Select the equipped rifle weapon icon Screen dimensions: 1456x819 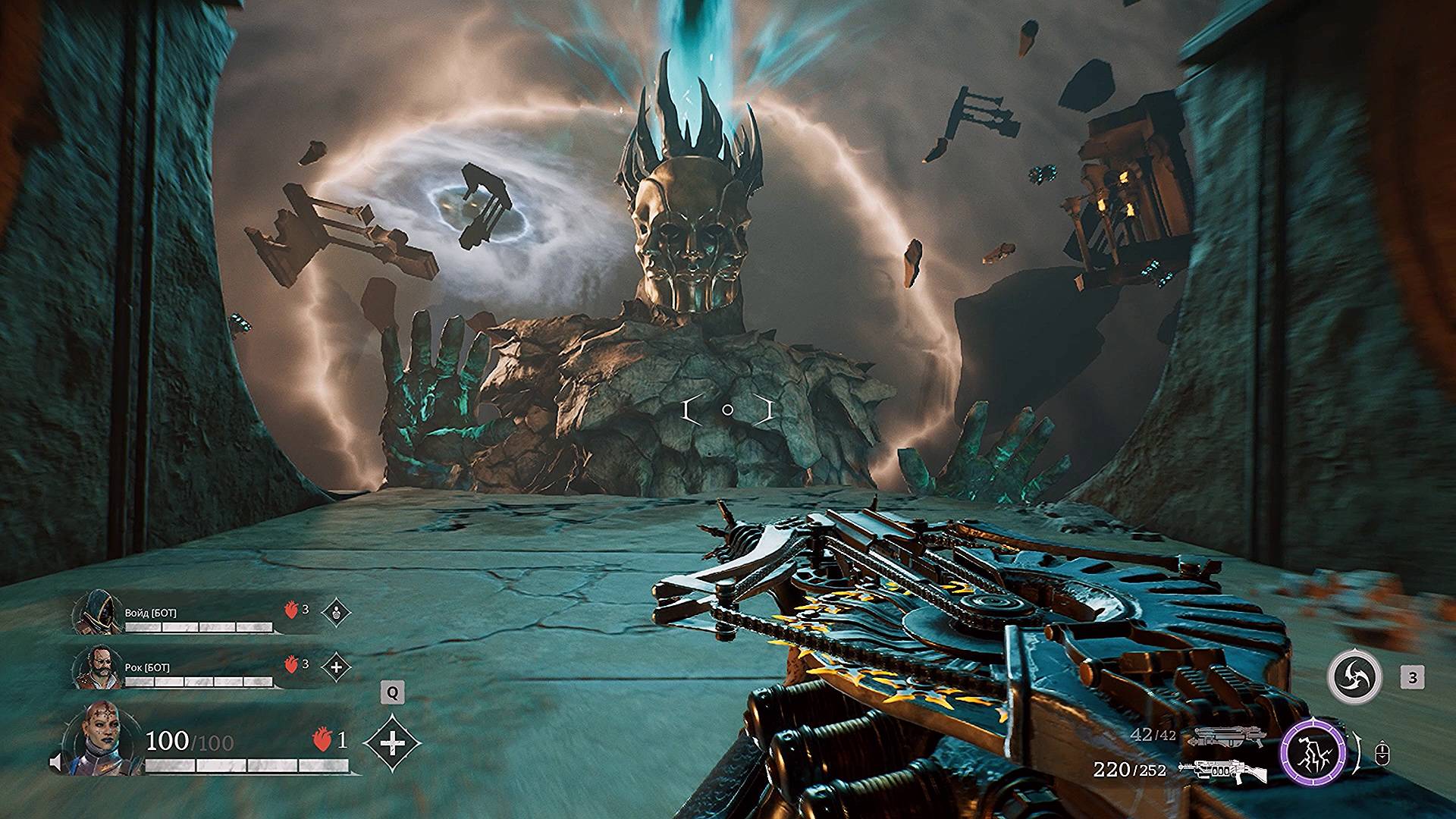pos(1222,770)
